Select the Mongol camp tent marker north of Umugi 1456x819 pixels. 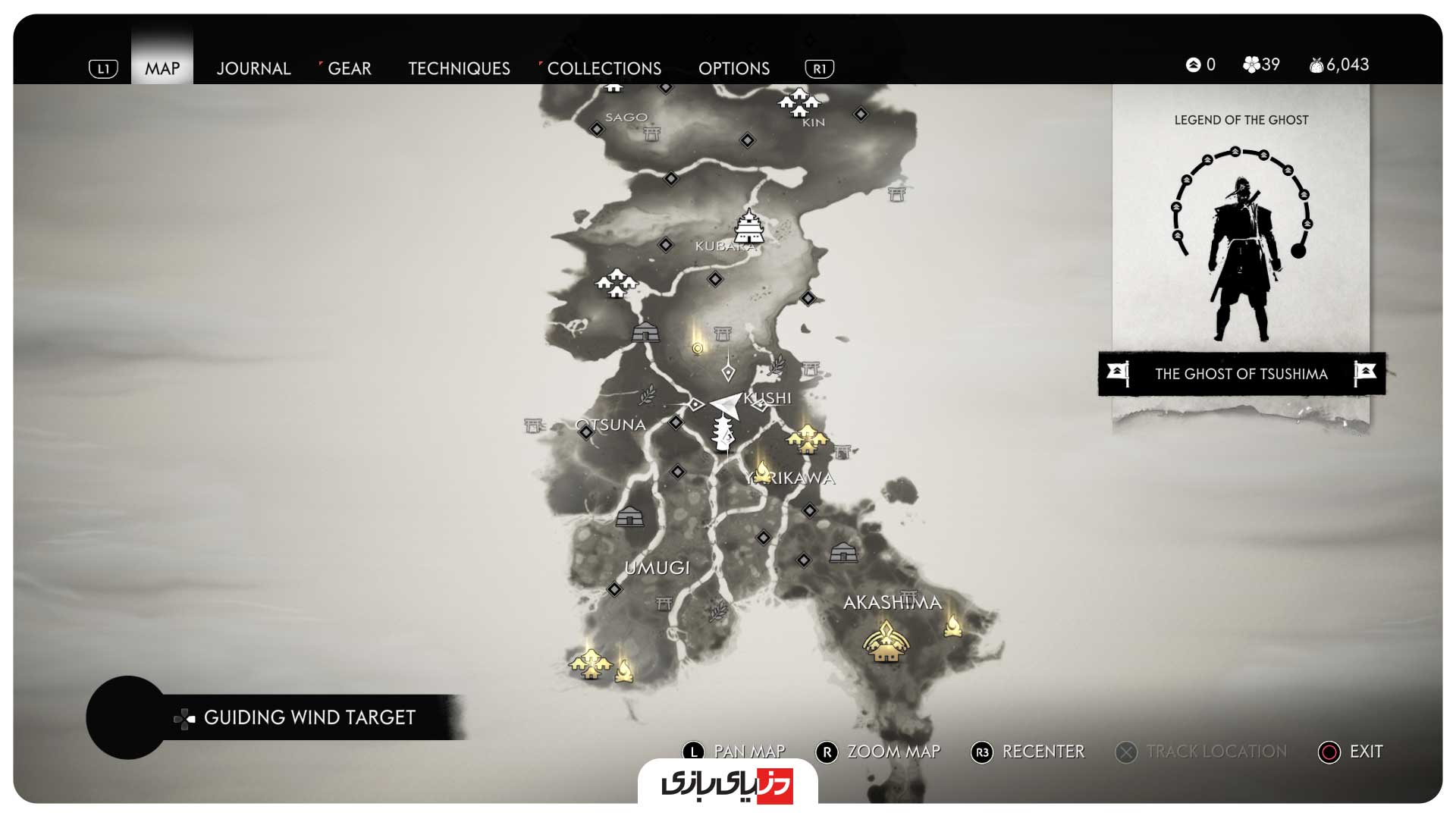[629, 517]
